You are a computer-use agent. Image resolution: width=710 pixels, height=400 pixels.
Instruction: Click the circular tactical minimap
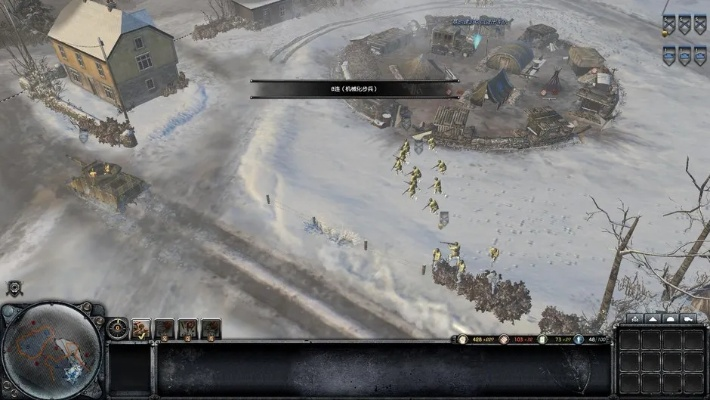click(52, 352)
